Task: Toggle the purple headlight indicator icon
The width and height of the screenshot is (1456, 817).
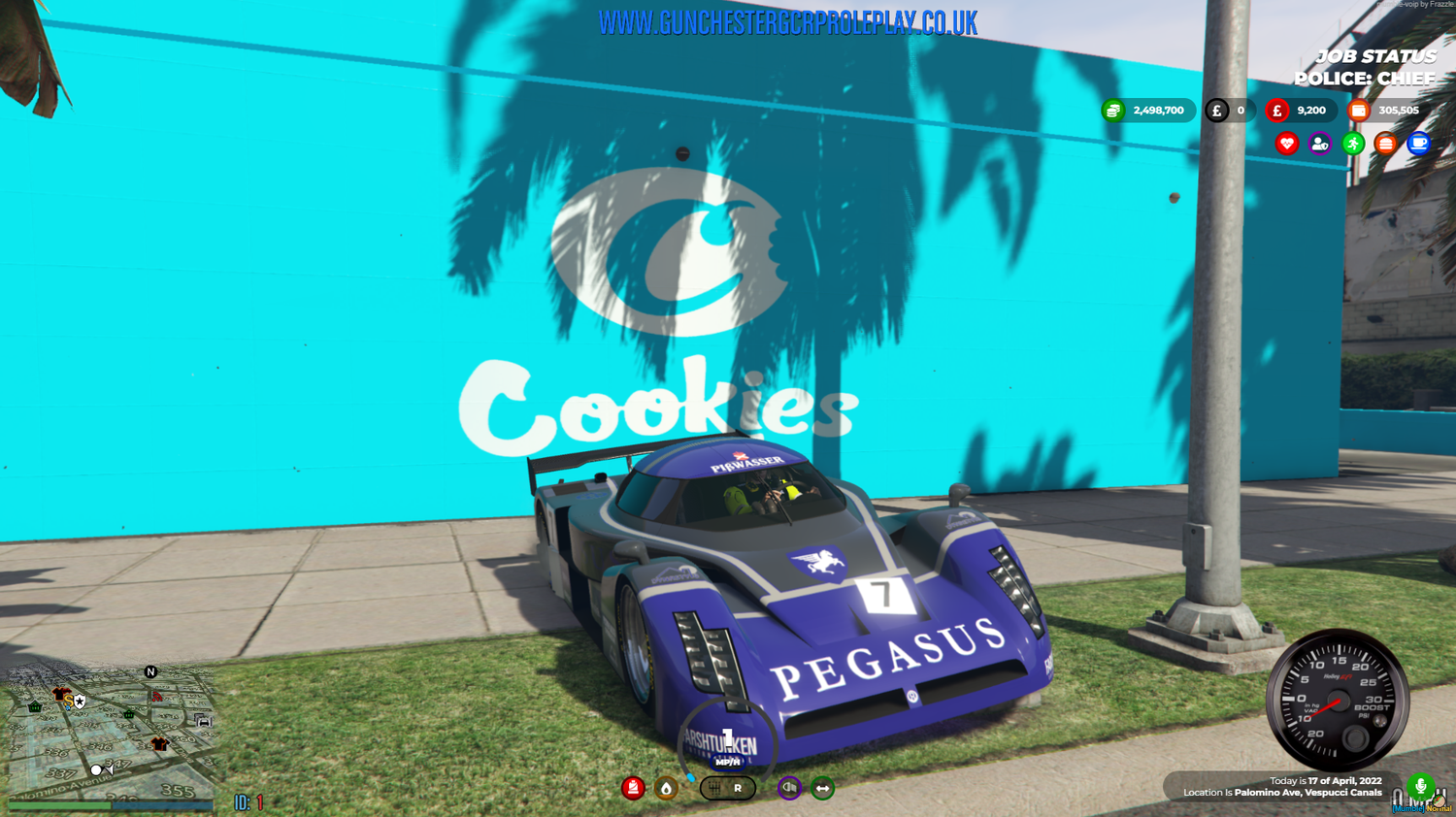Action: coord(789,788)
